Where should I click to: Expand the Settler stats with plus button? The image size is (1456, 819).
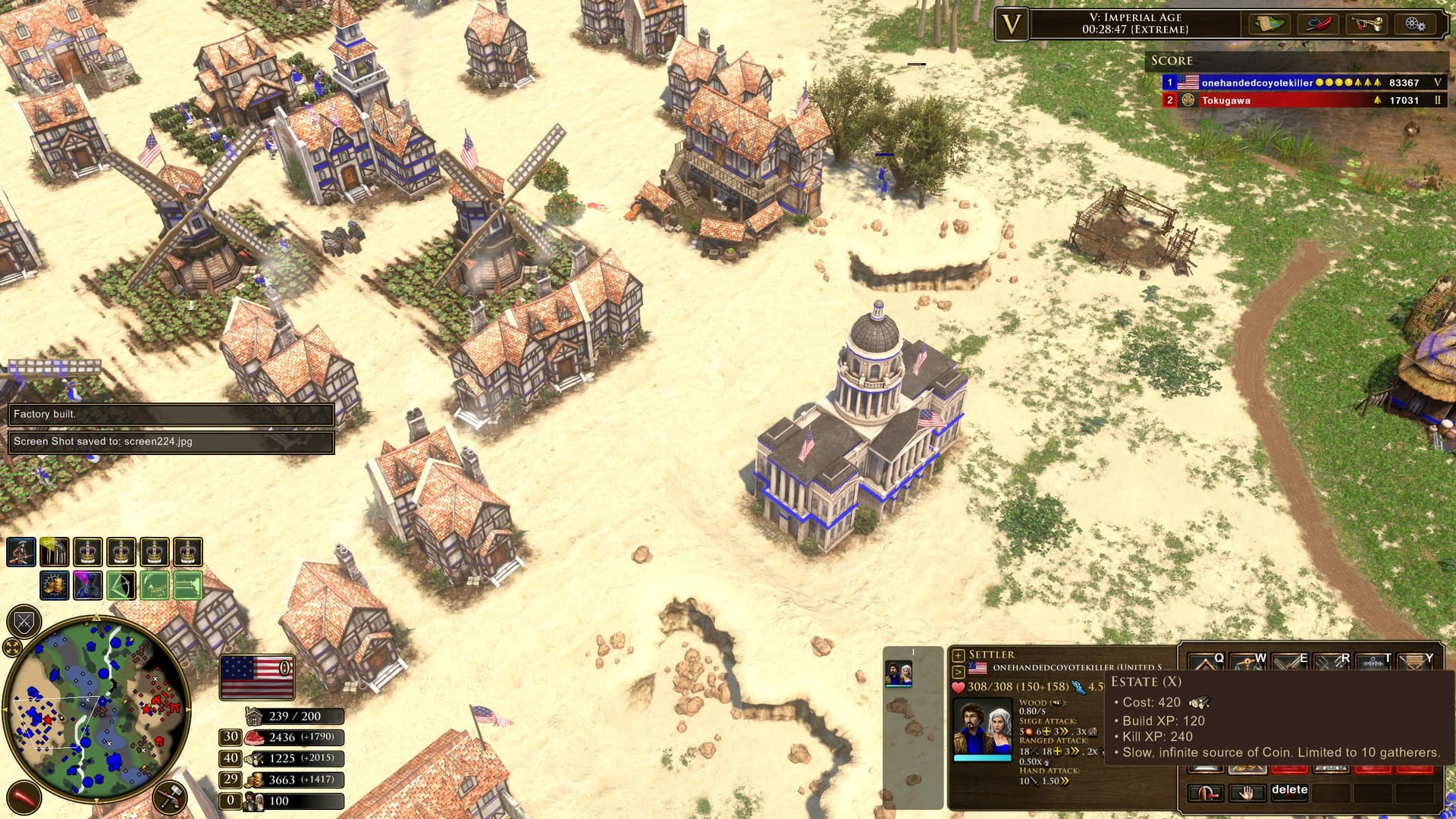pos(959,655)
